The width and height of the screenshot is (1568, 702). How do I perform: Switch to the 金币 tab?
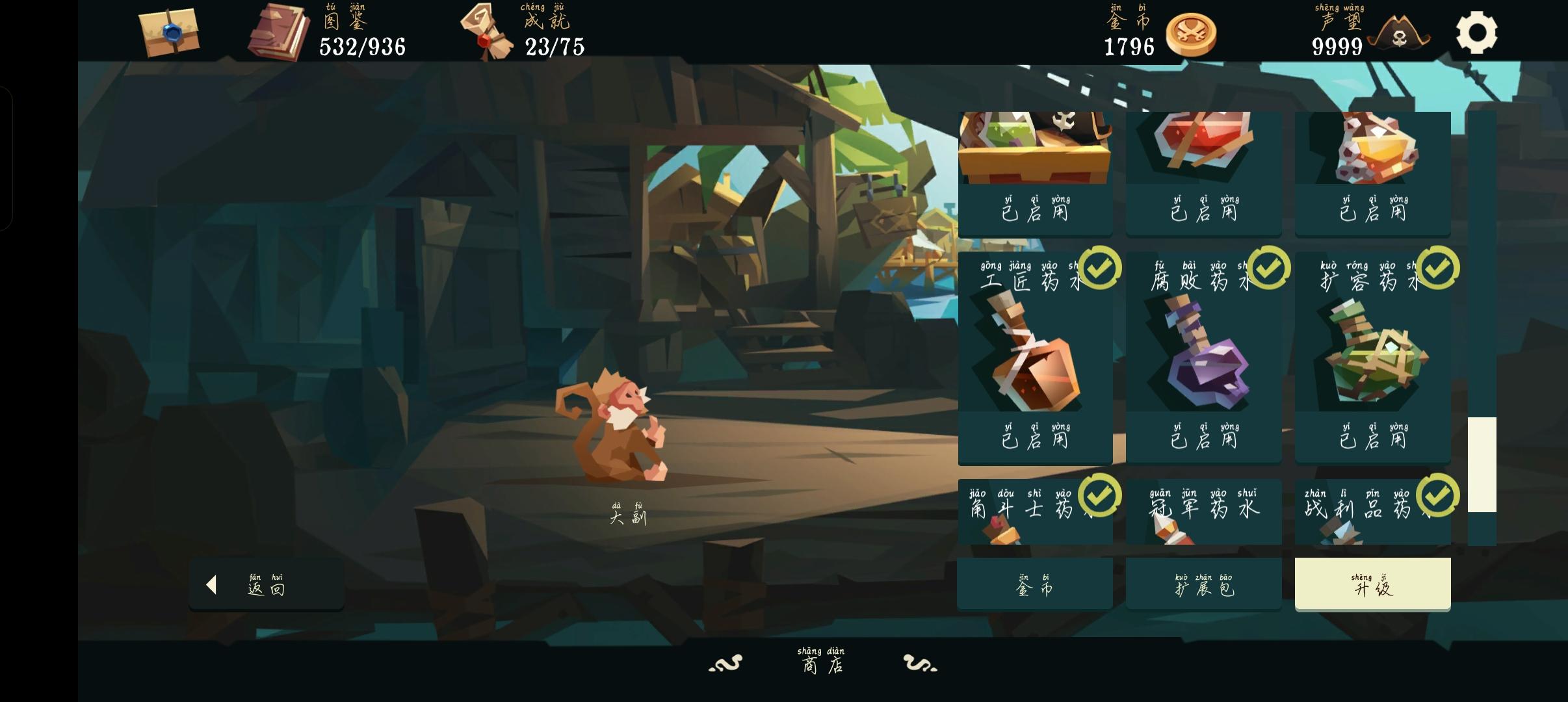1035,584
